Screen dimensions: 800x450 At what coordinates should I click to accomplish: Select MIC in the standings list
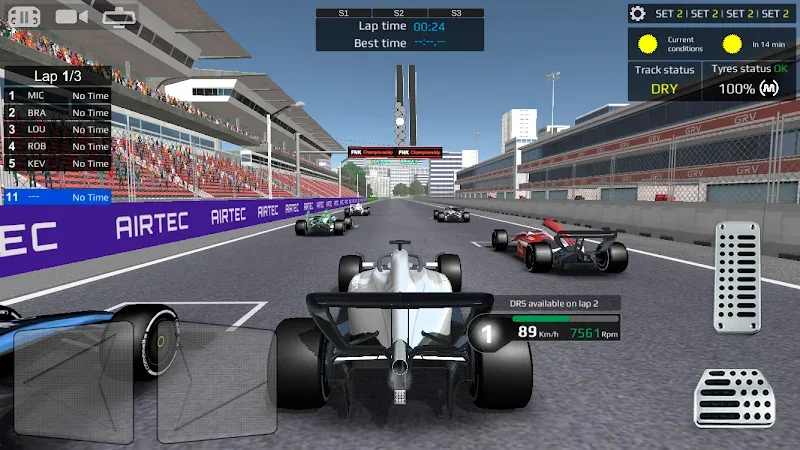(x=56, y=95)
